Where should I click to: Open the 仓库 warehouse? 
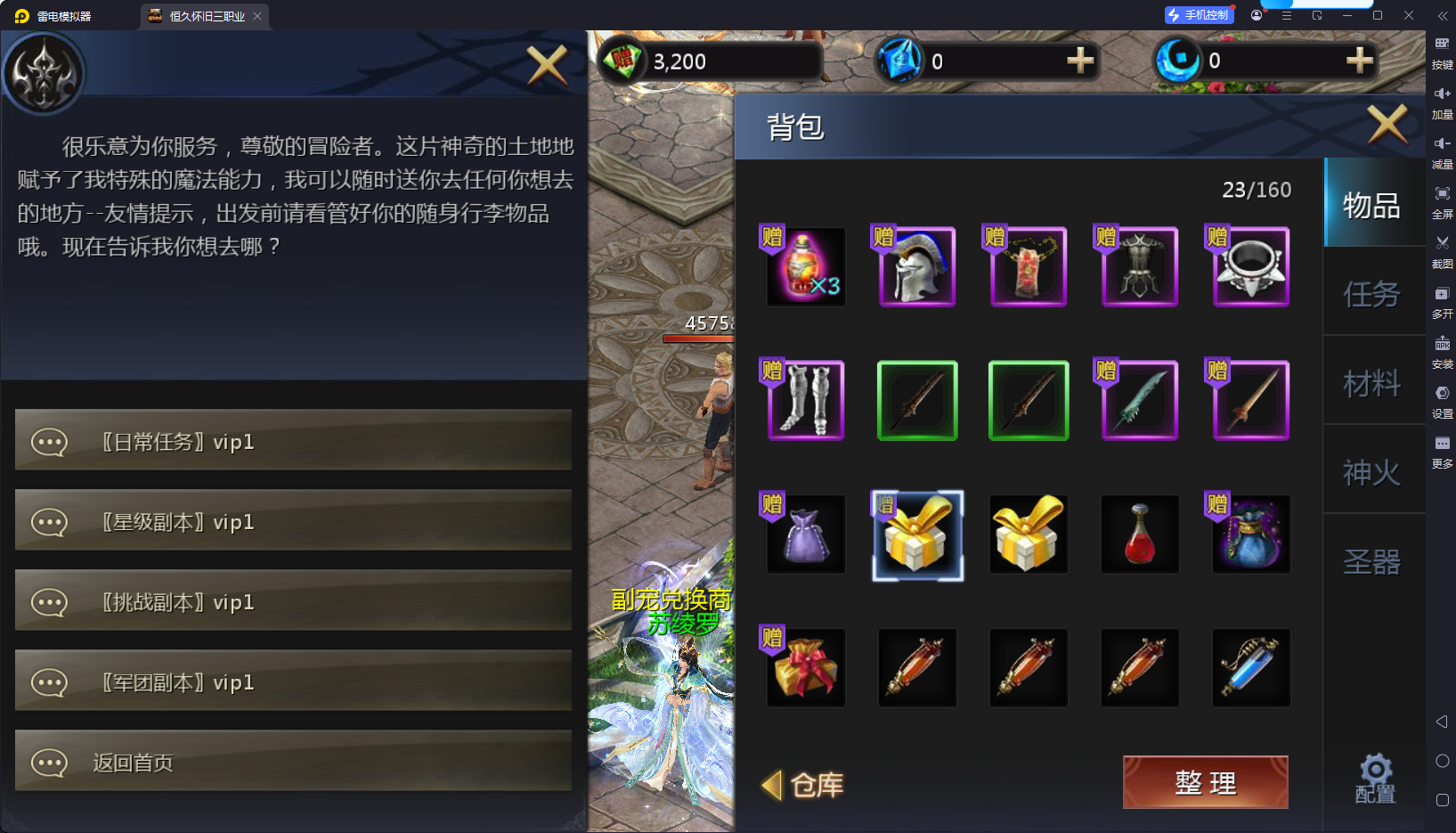pyautogui.click(x=804, y=785)
